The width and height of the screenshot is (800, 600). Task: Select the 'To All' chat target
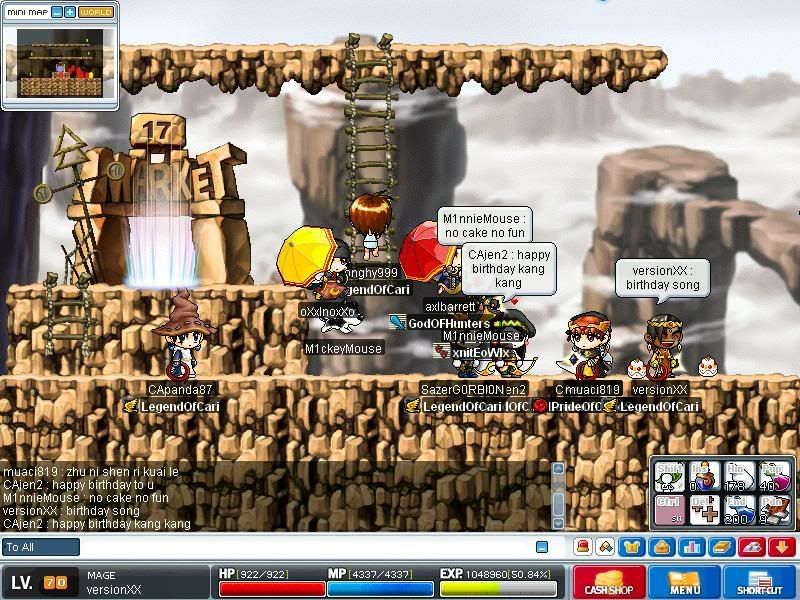pos(41,547)
